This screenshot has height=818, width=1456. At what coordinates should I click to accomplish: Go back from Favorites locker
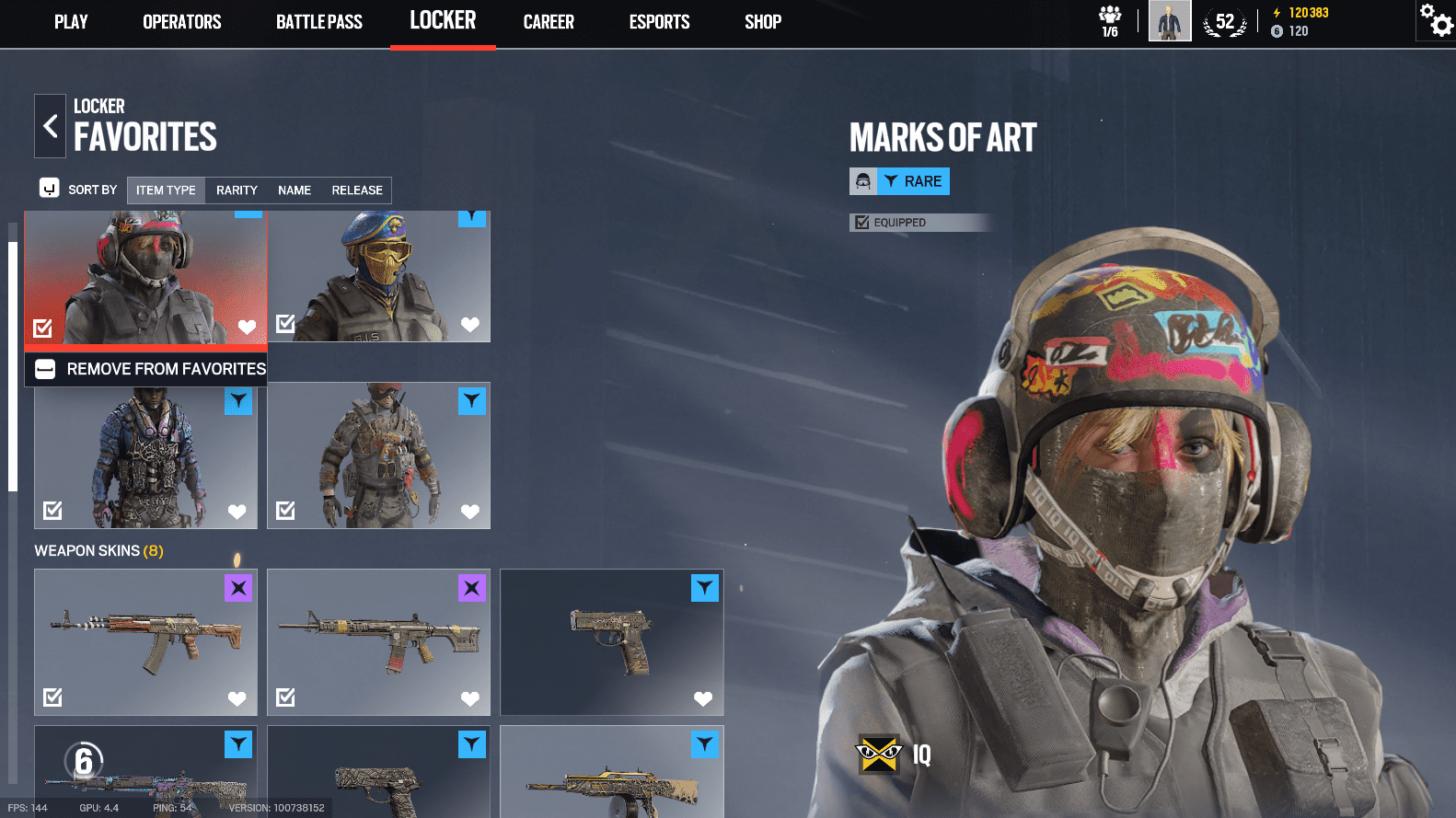tap(51, 126)
